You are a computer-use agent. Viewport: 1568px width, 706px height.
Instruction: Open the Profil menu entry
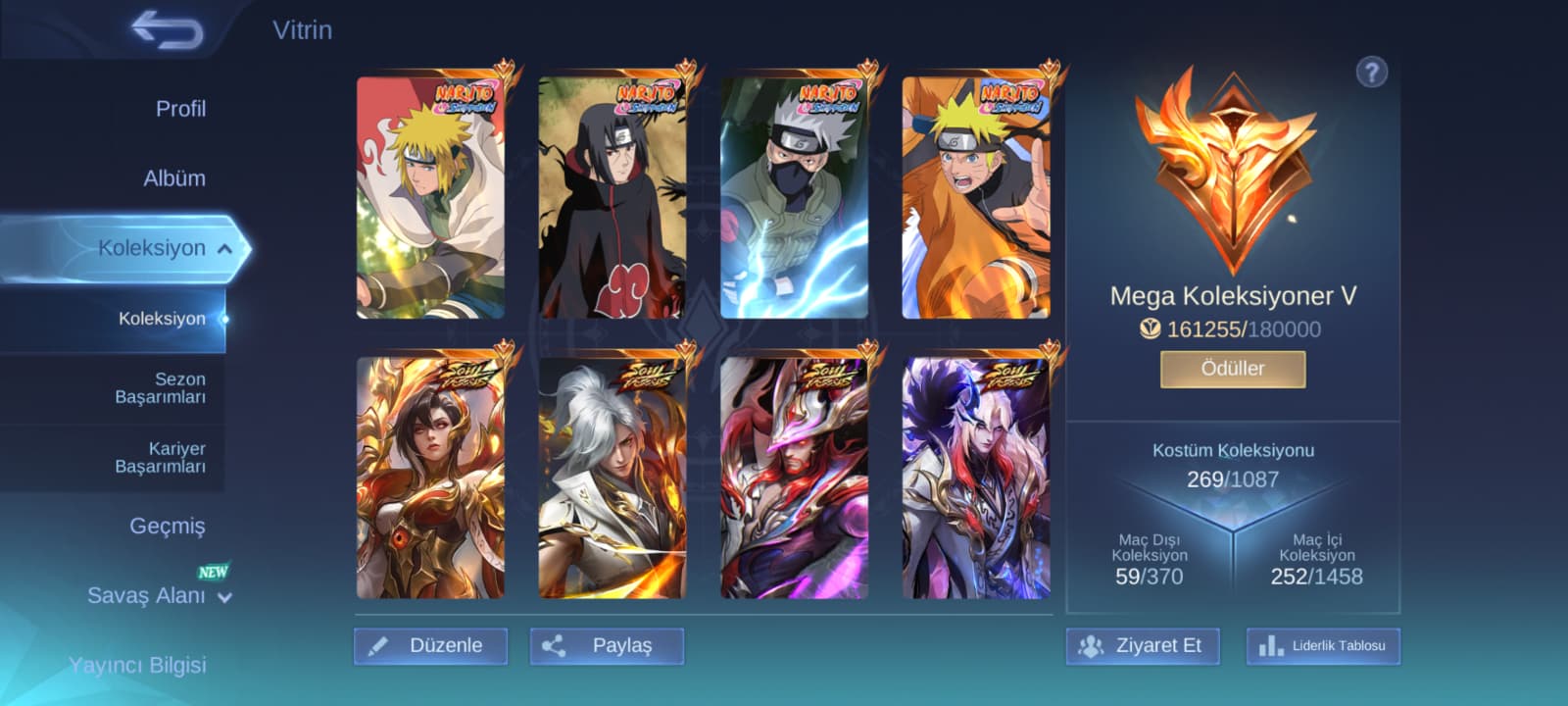[x=180, y=109]
